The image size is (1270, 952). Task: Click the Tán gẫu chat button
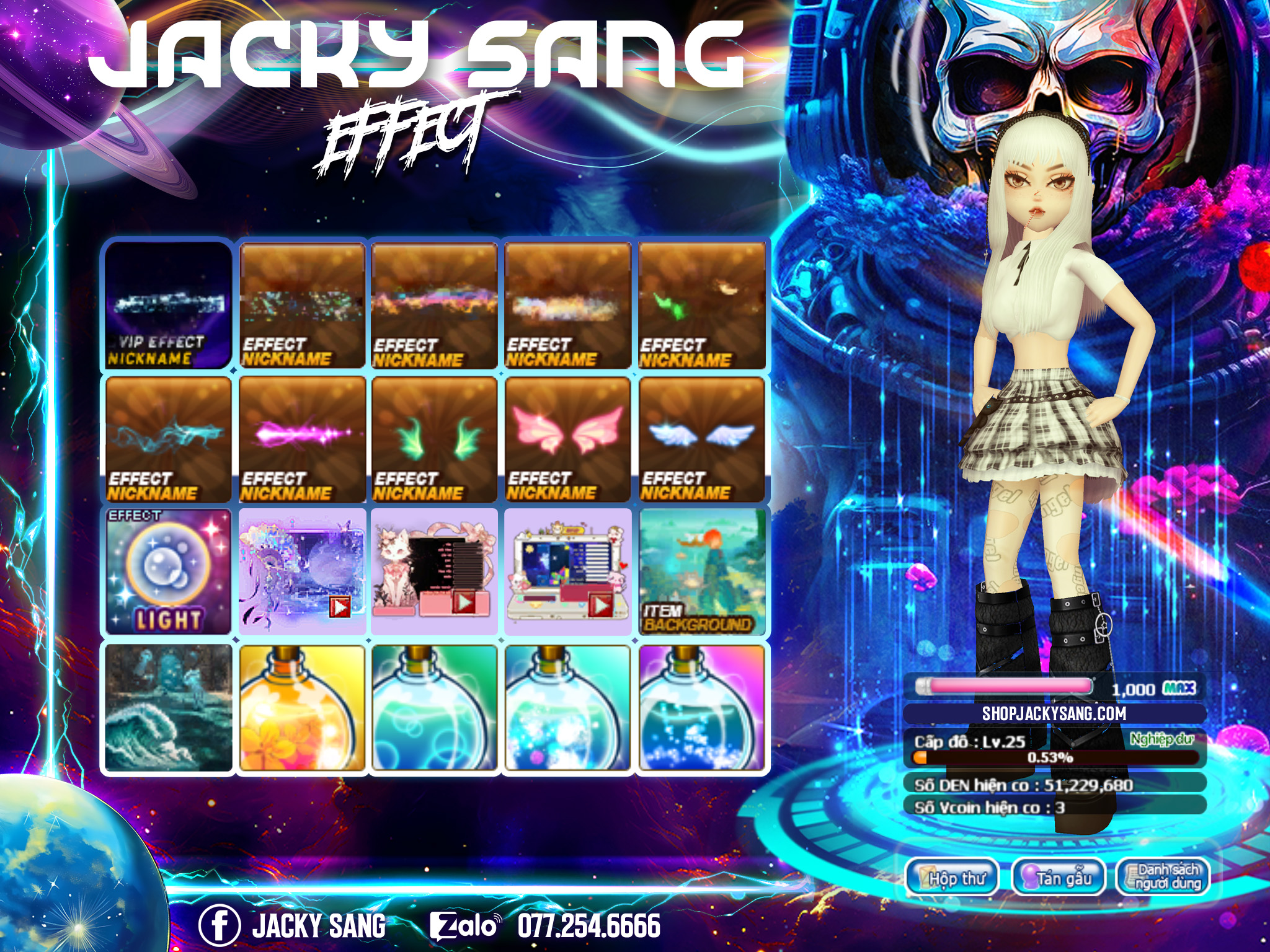[x=1059, y=877]
